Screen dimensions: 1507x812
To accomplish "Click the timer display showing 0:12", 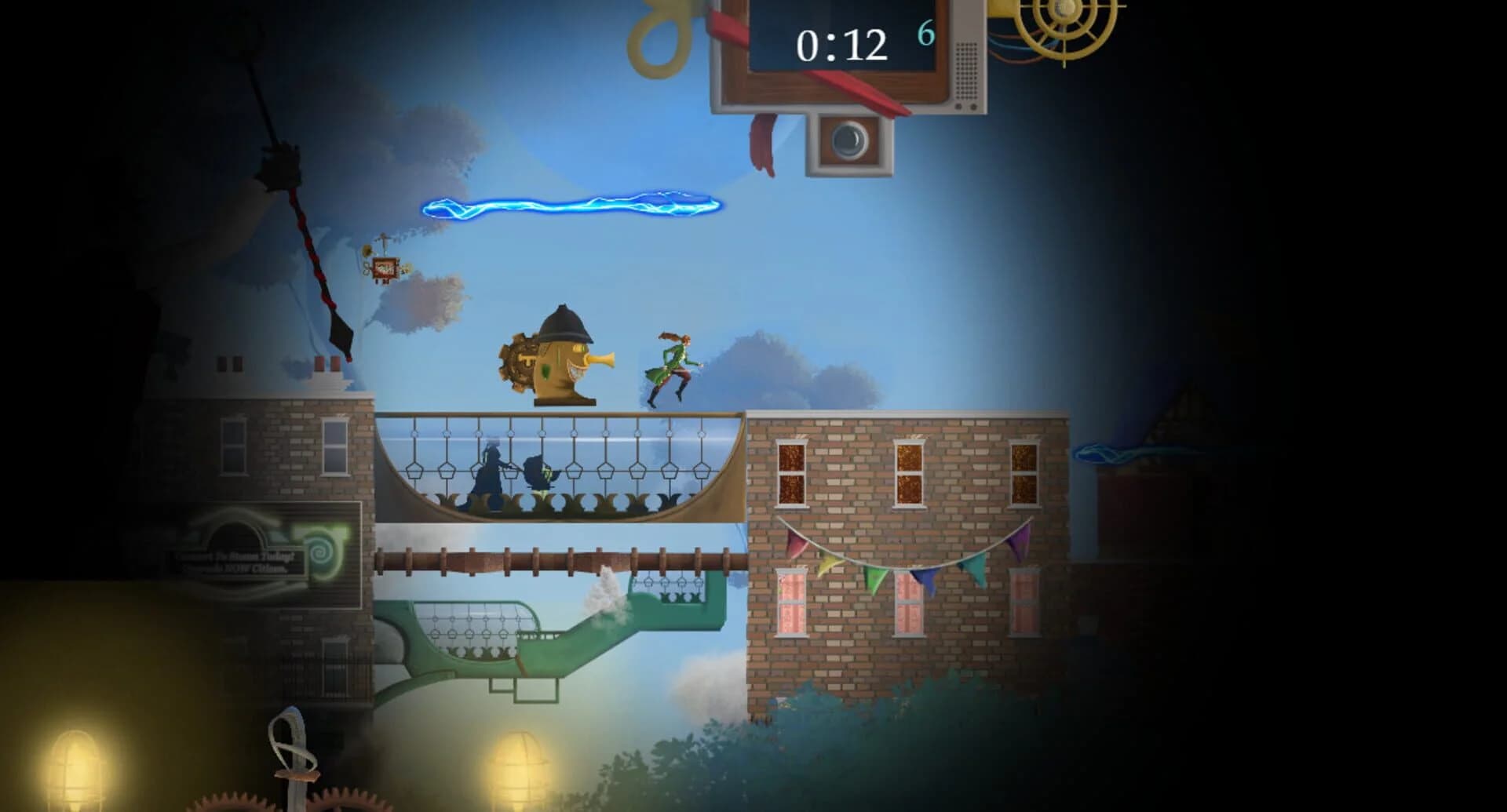I will [x=840, y=43].
